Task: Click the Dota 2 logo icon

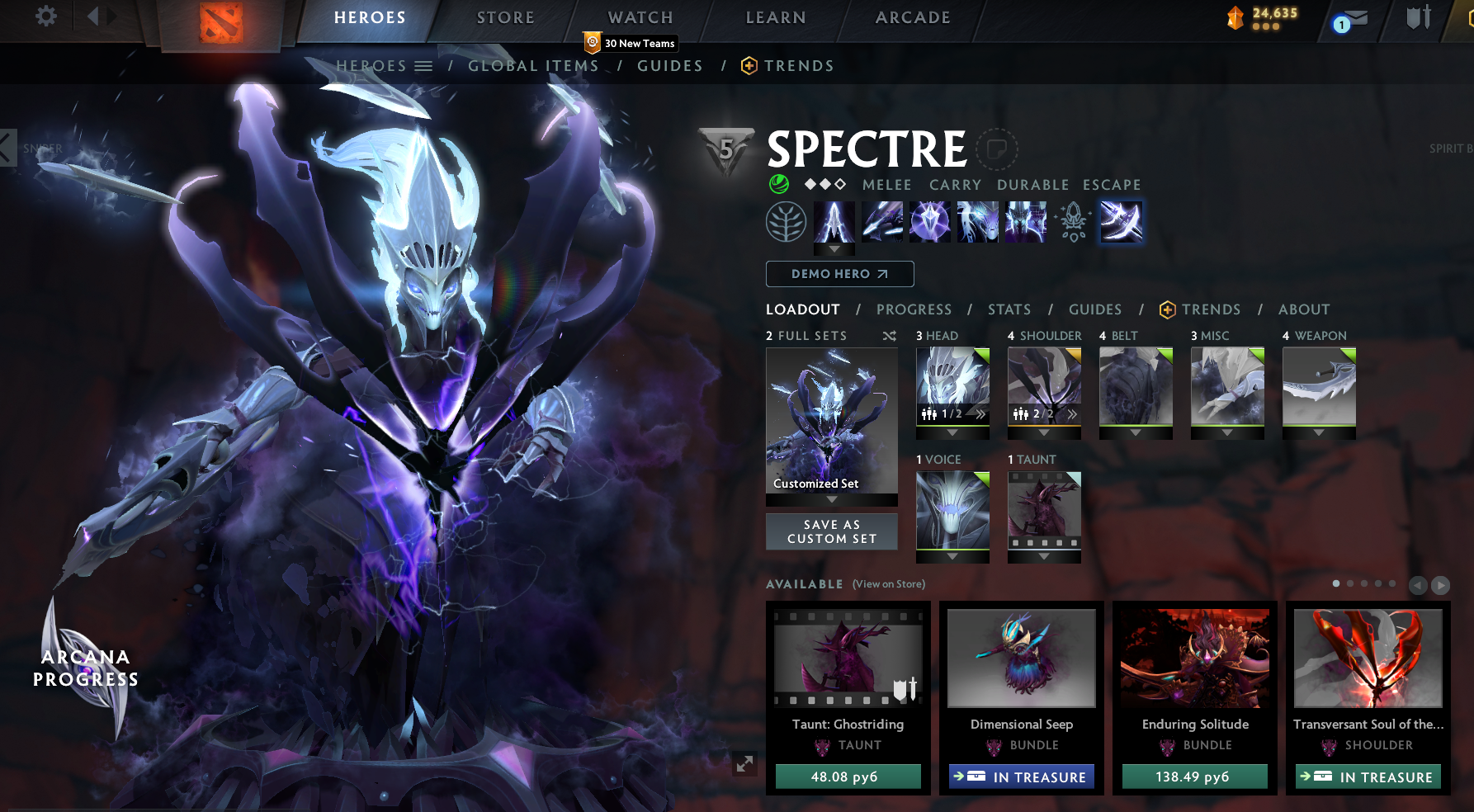Action: click(x=221, y=22)
